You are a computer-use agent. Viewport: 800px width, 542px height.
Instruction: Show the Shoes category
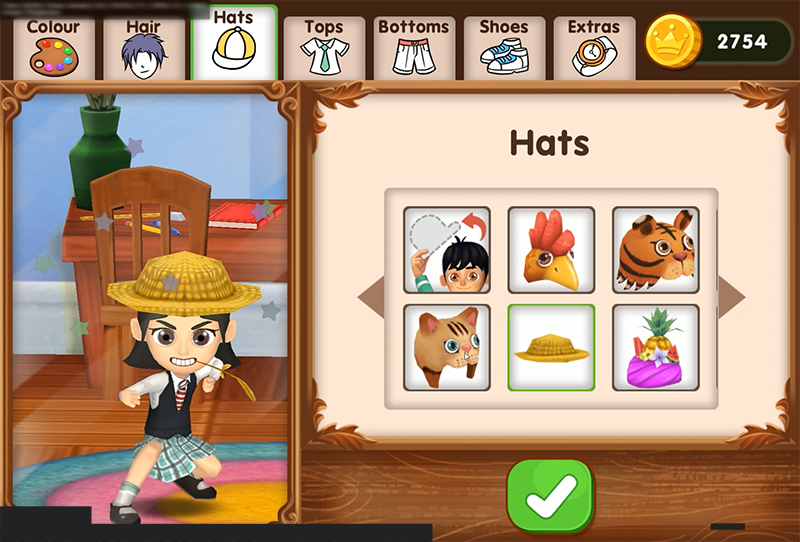[504, 46]
